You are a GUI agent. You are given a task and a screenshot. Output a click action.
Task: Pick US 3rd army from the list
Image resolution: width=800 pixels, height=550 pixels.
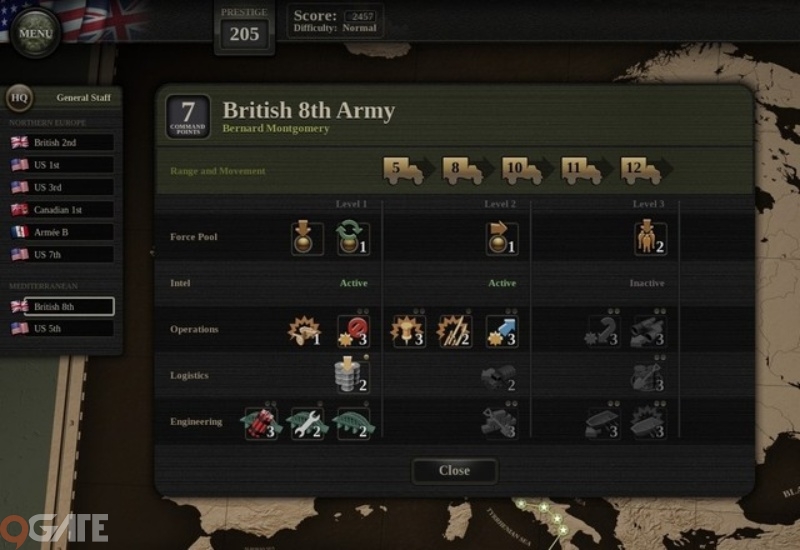click(60, 187)
